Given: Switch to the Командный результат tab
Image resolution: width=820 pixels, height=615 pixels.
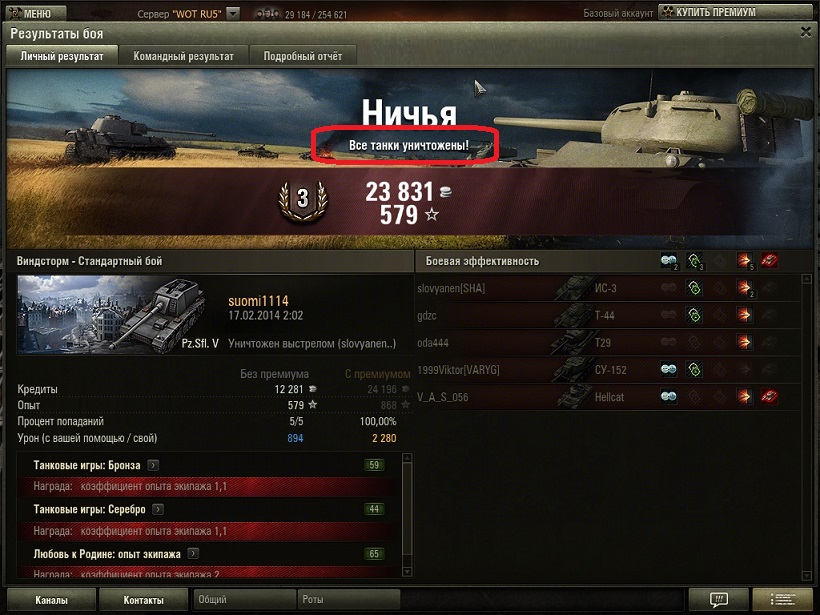Looking at the screenshot, I should pyautogui.click(x=184, y=57).
